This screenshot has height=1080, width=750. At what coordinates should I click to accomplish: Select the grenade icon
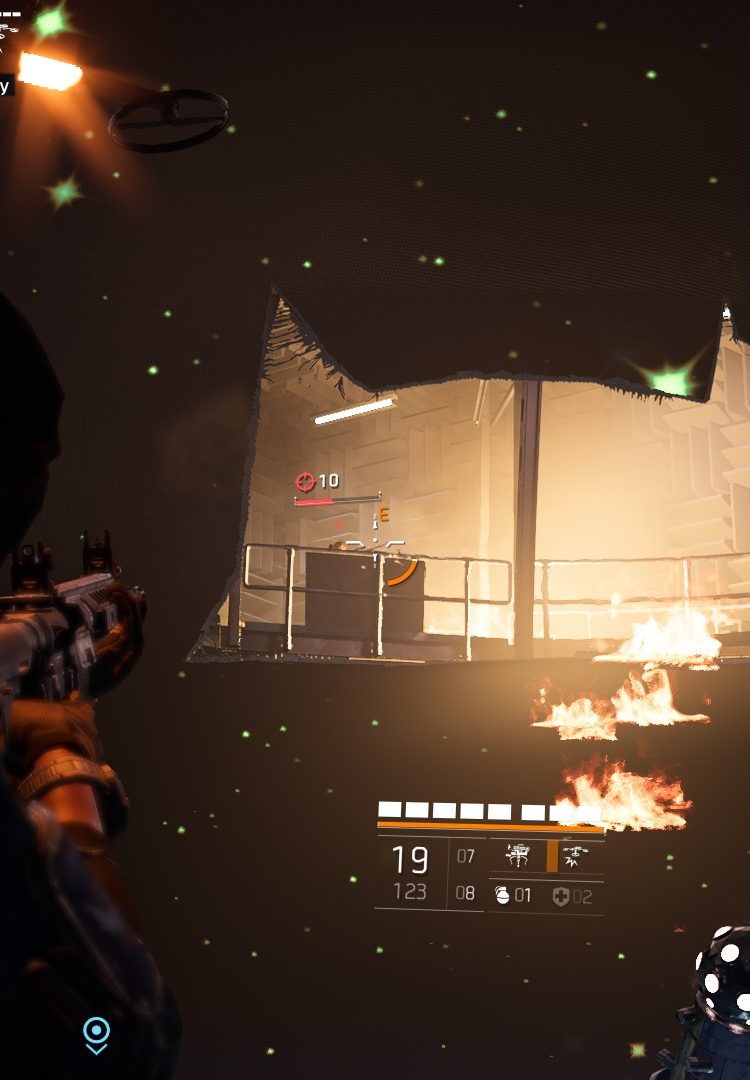[x=502, y=896]
